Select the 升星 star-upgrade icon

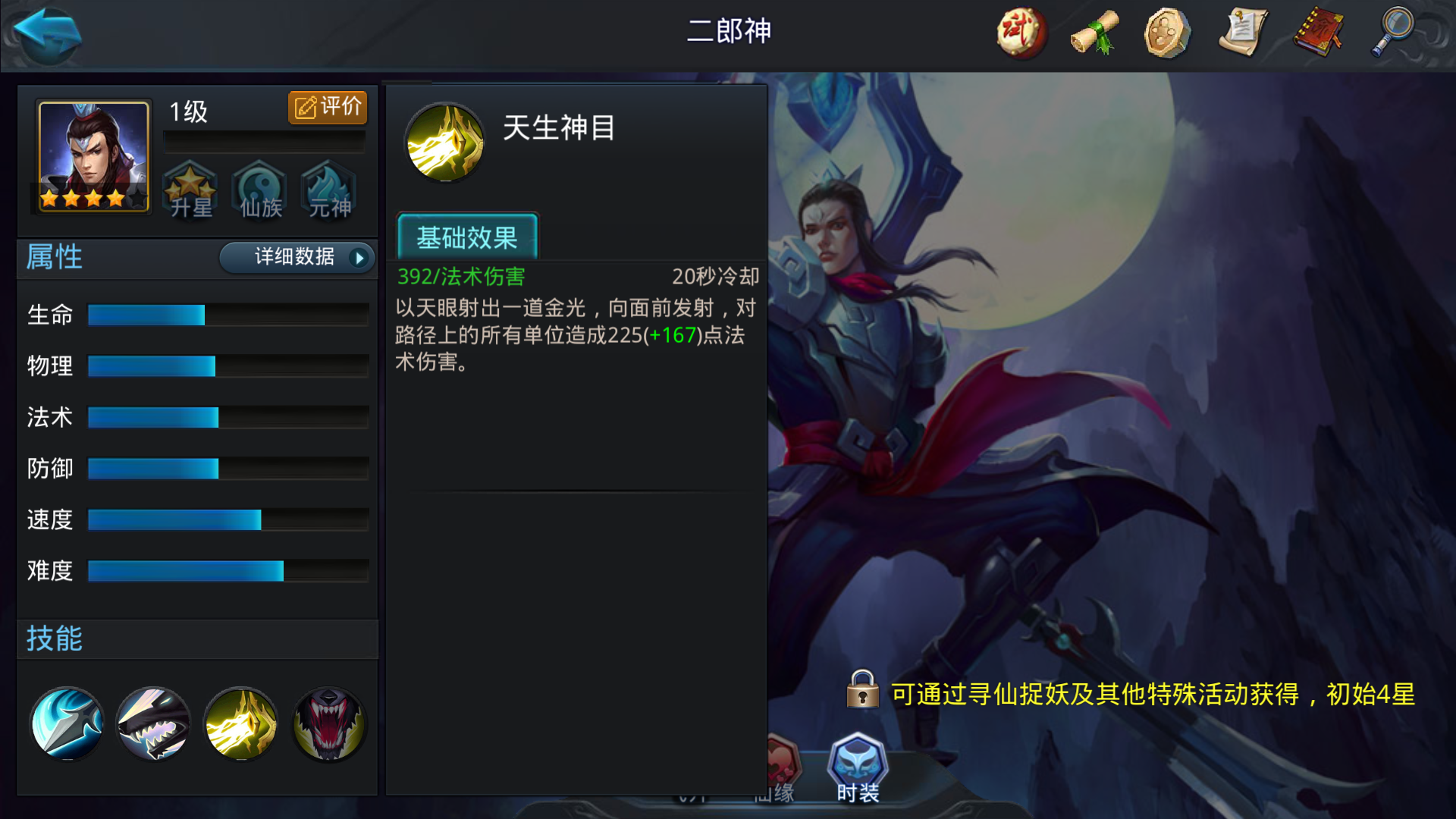[x=191, y=192]
